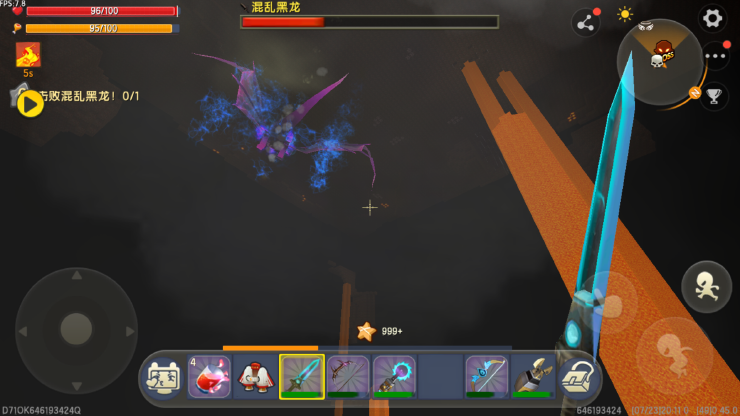Select the blue-gem pickaxe slot
Image resolution: width=740 pixels, height=416 pixels.
tap(487, 377)
